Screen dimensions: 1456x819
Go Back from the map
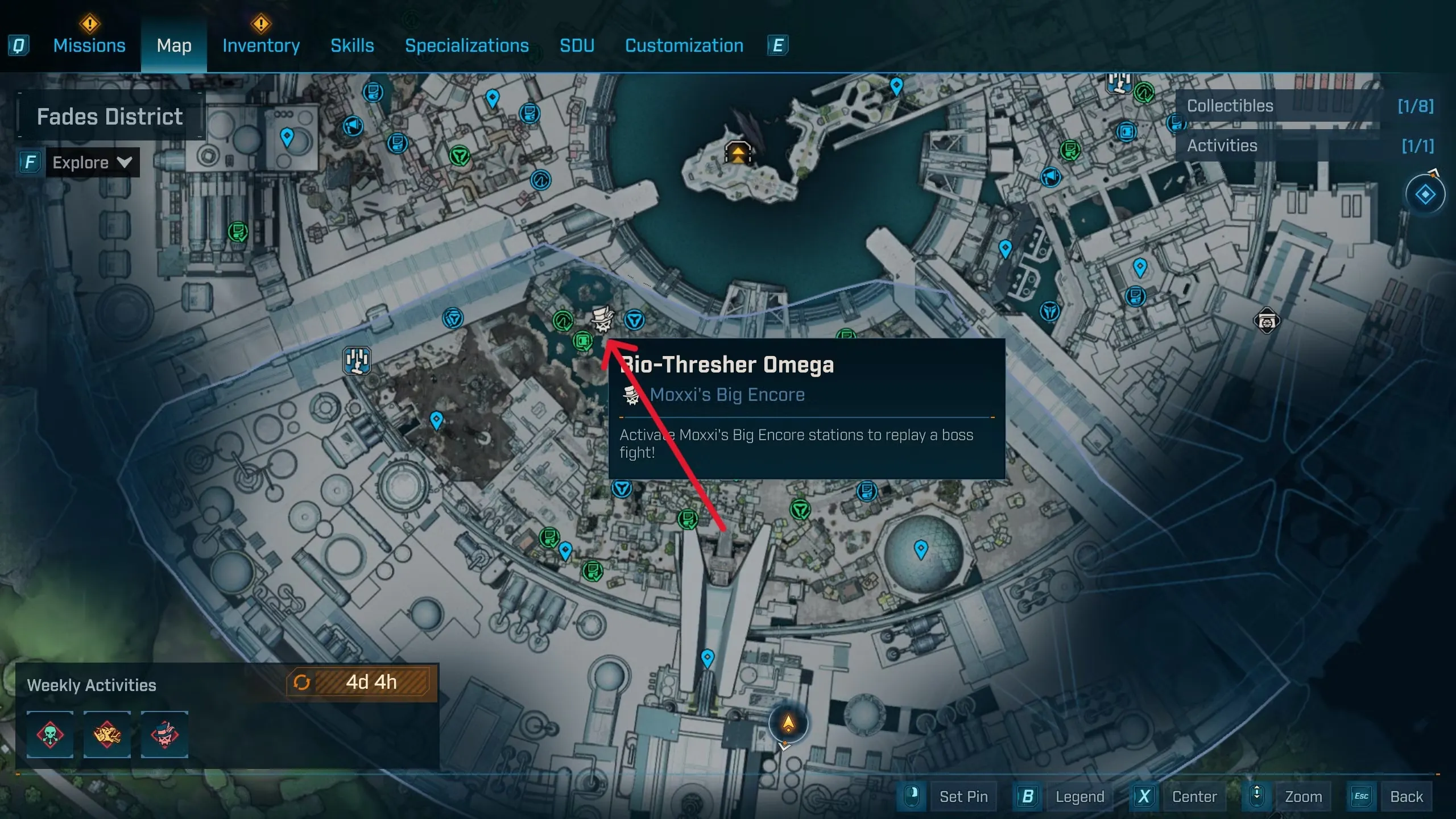[x=1406, y=796]
